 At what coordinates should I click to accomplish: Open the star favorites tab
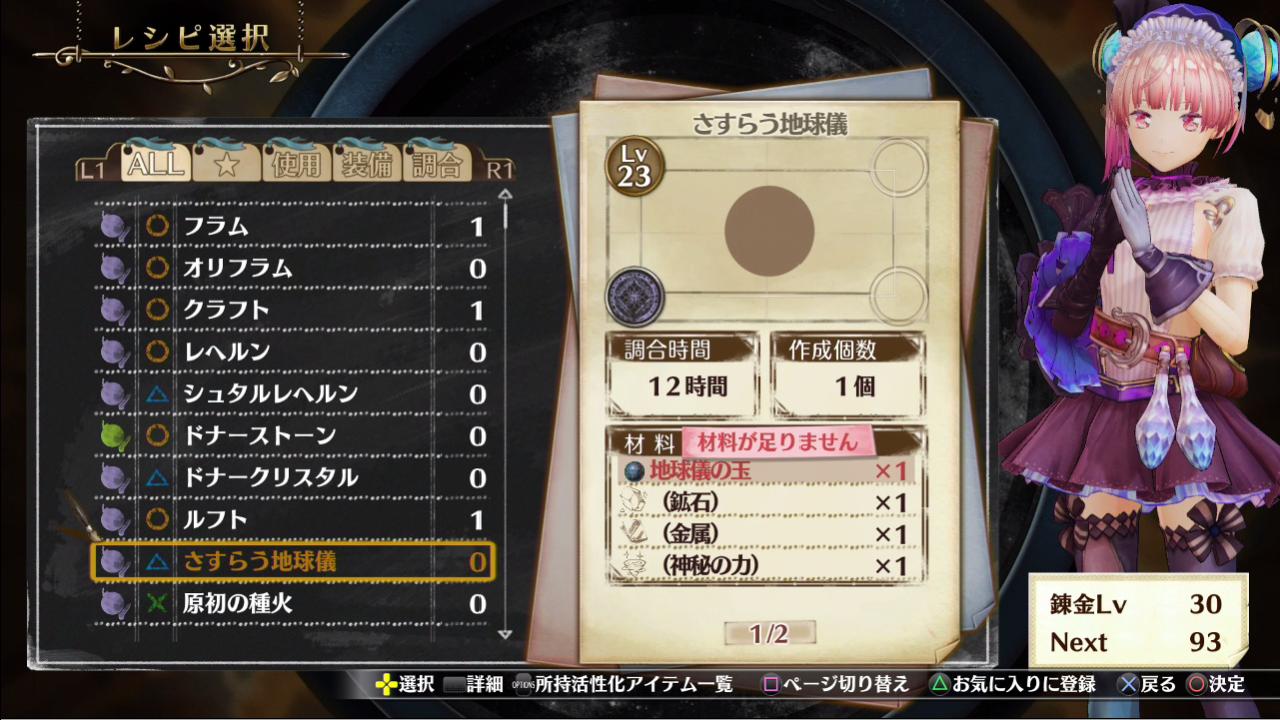click(x=226, y=163)
